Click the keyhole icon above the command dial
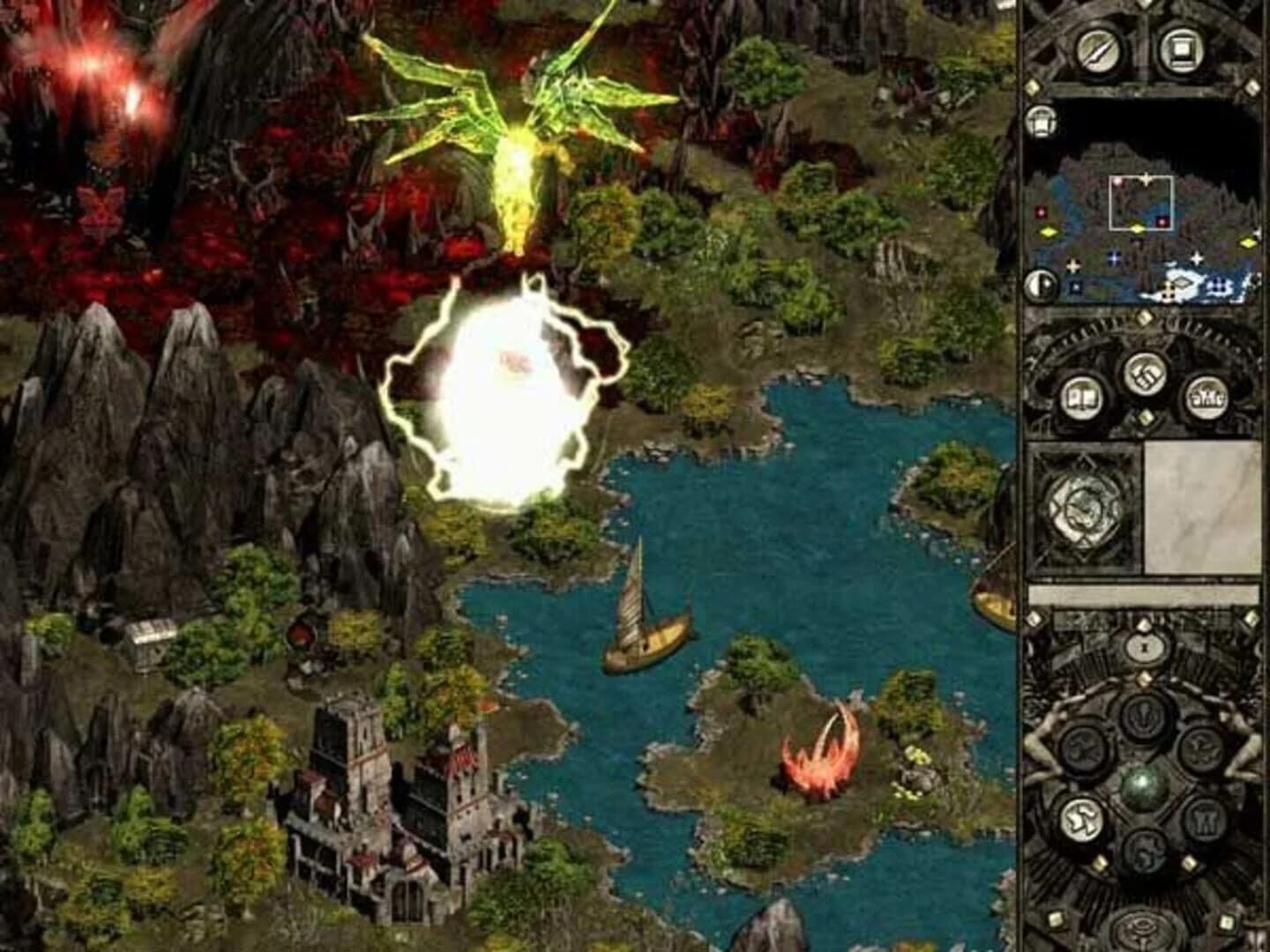Viewport: 1270px width, 952px height. [x=1143, y=647]
